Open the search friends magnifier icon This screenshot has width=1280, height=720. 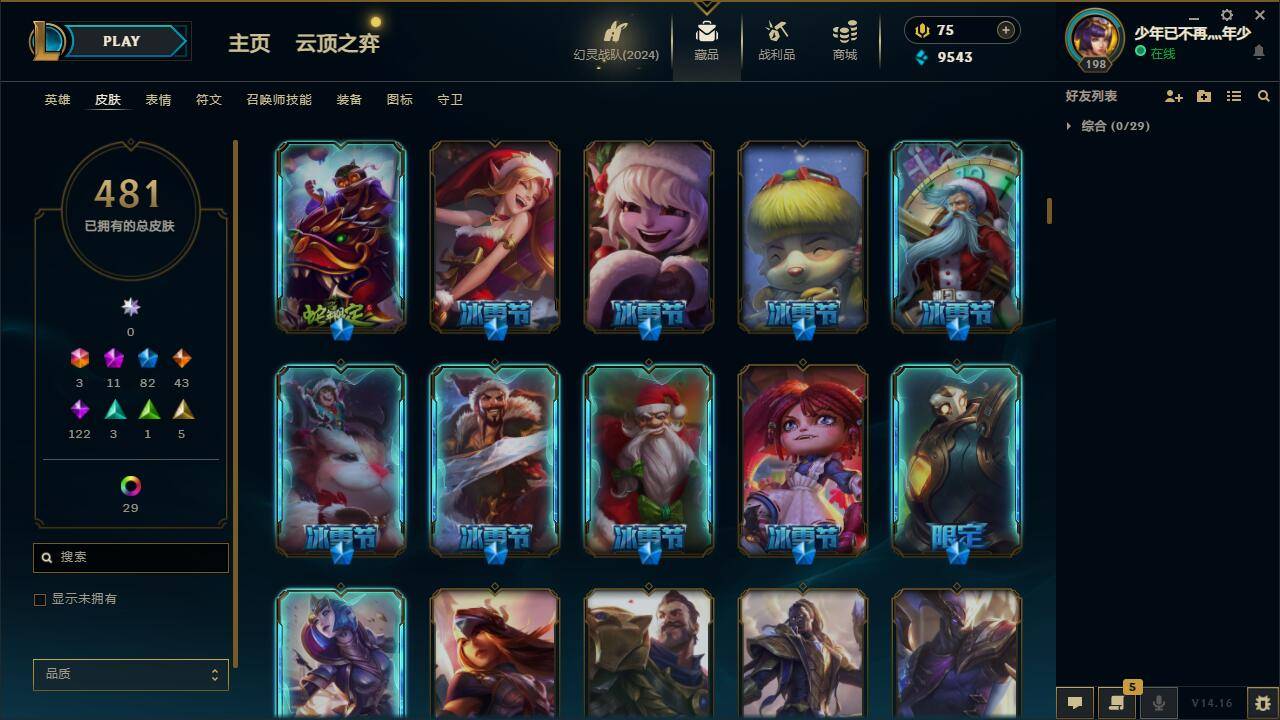tap(1264, 96)
